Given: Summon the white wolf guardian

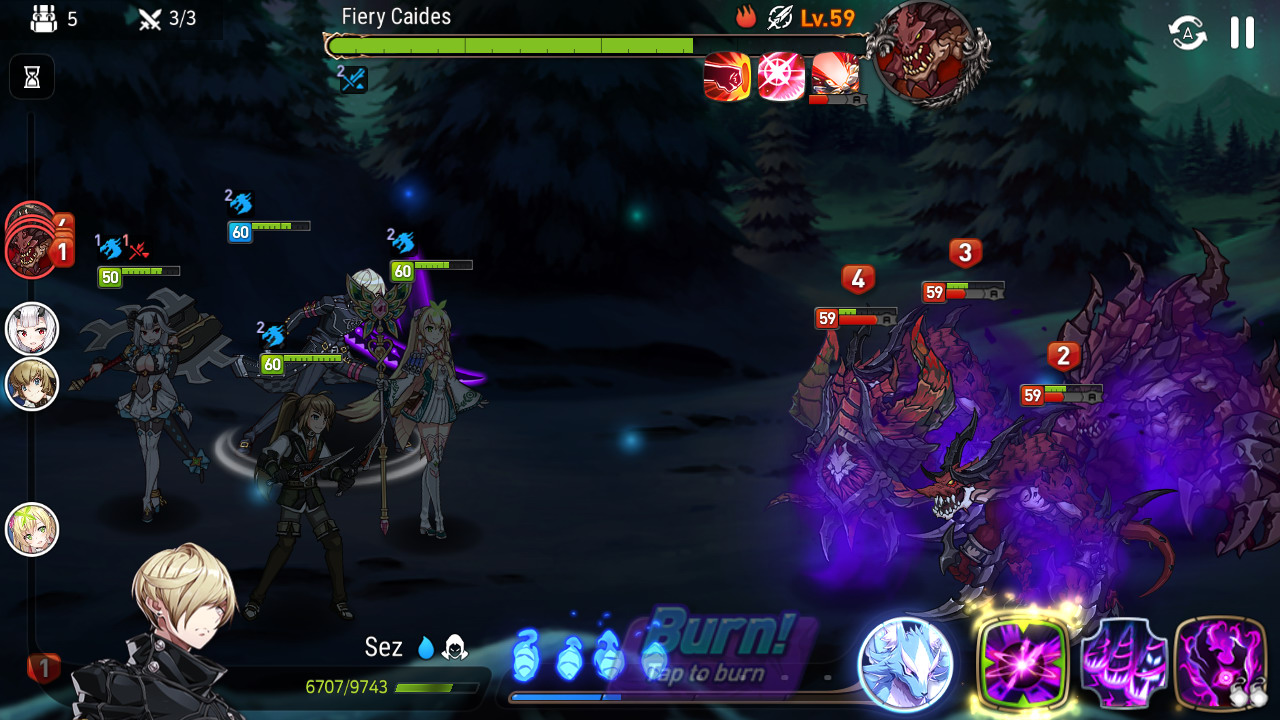Looking at the screenshot, I should (906, 664).
